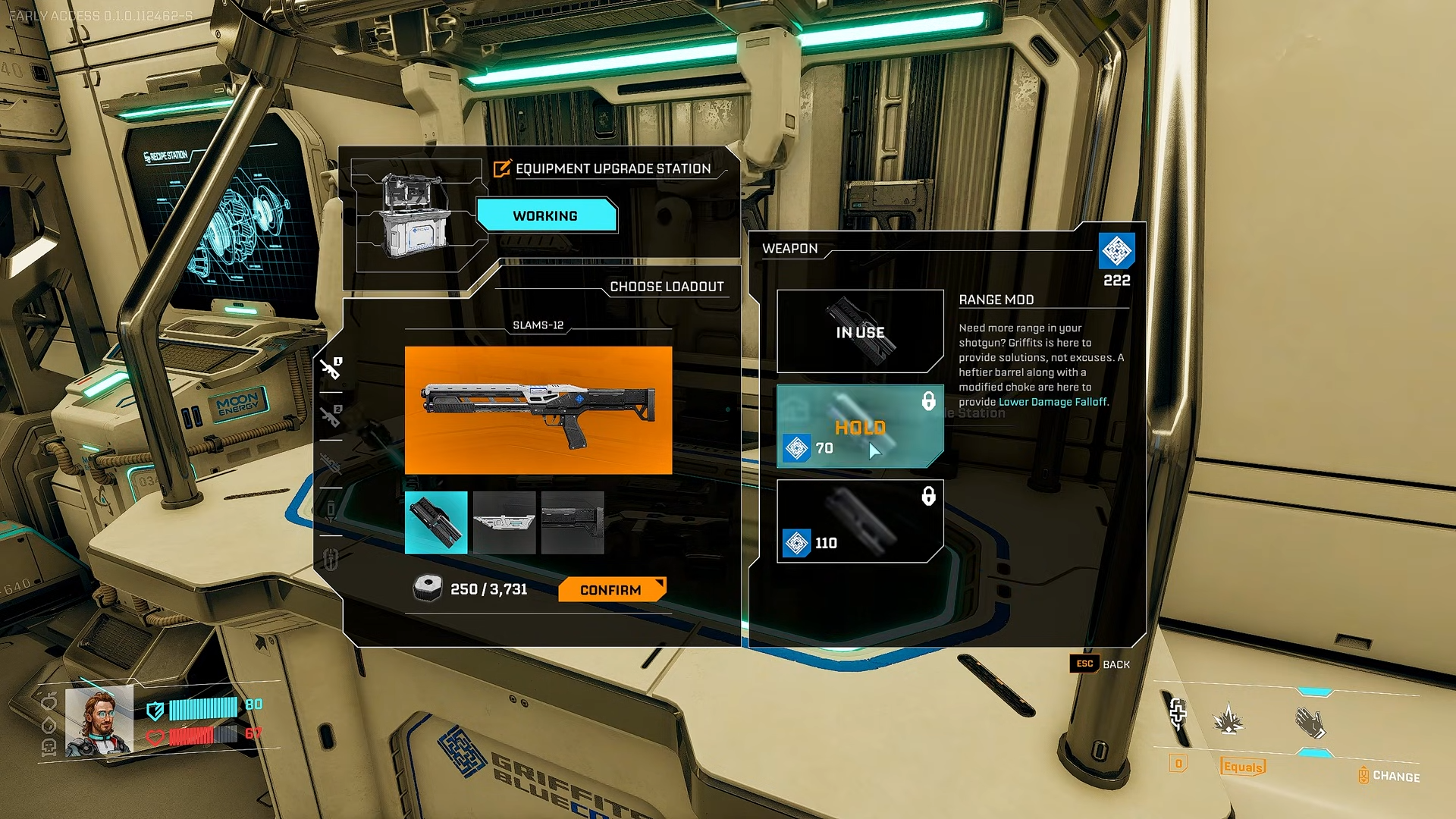This screenshot has height=819, width=1456.
Task: Select the rightmost stock mod slot
Action: 573,522
